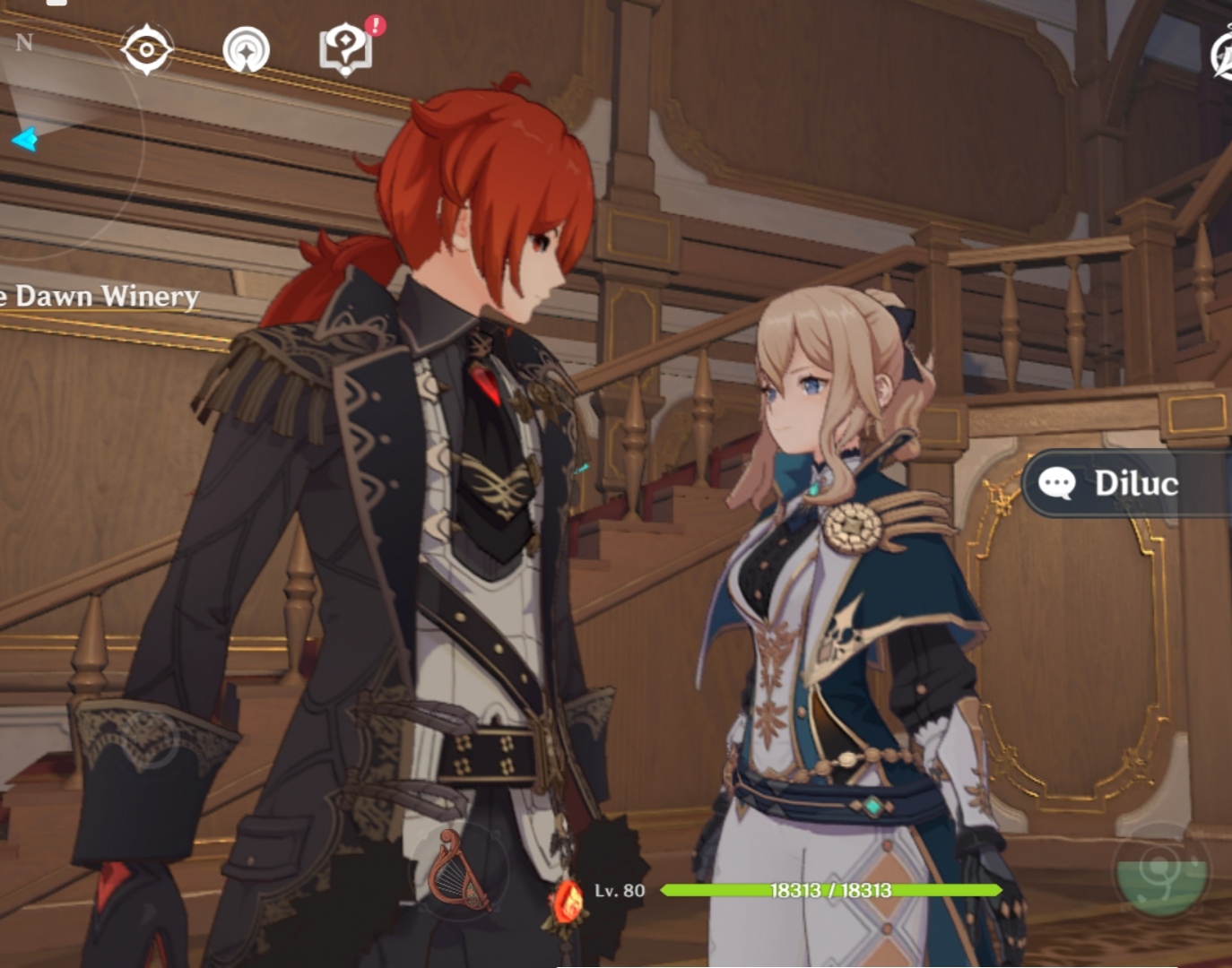Open the Tutorial handbook icon

click(345, 51)
